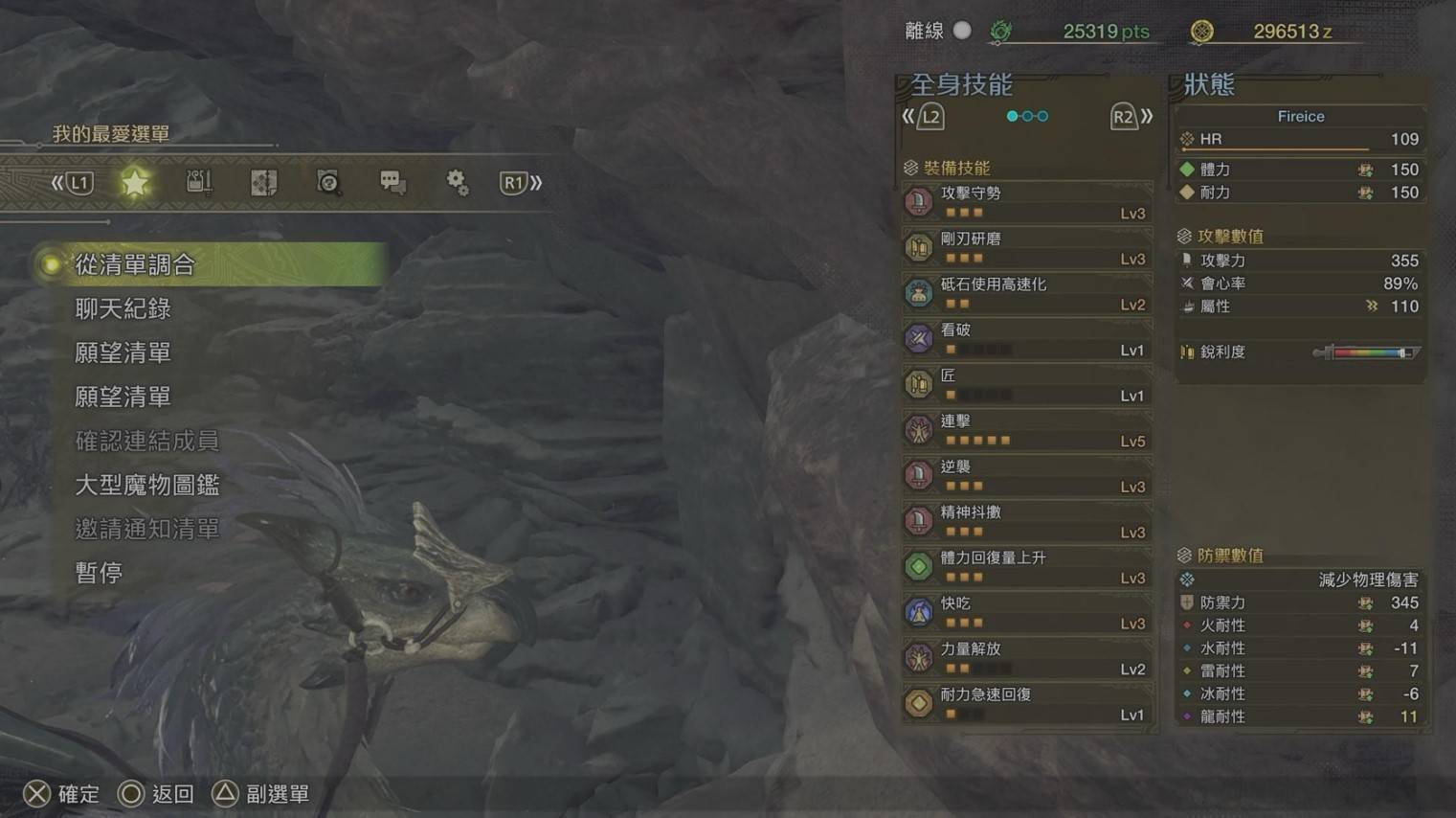Open the item crafting icon in top bar
Viewport: 1456px width, 818px height.
tap(199, 181)
